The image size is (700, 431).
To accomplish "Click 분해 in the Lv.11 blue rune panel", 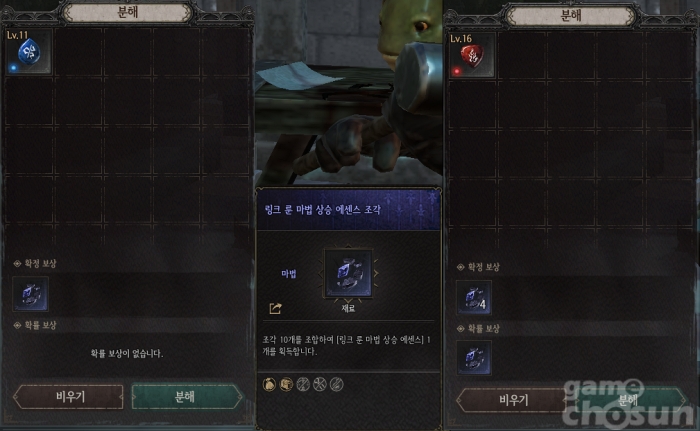I will (185, 396).
